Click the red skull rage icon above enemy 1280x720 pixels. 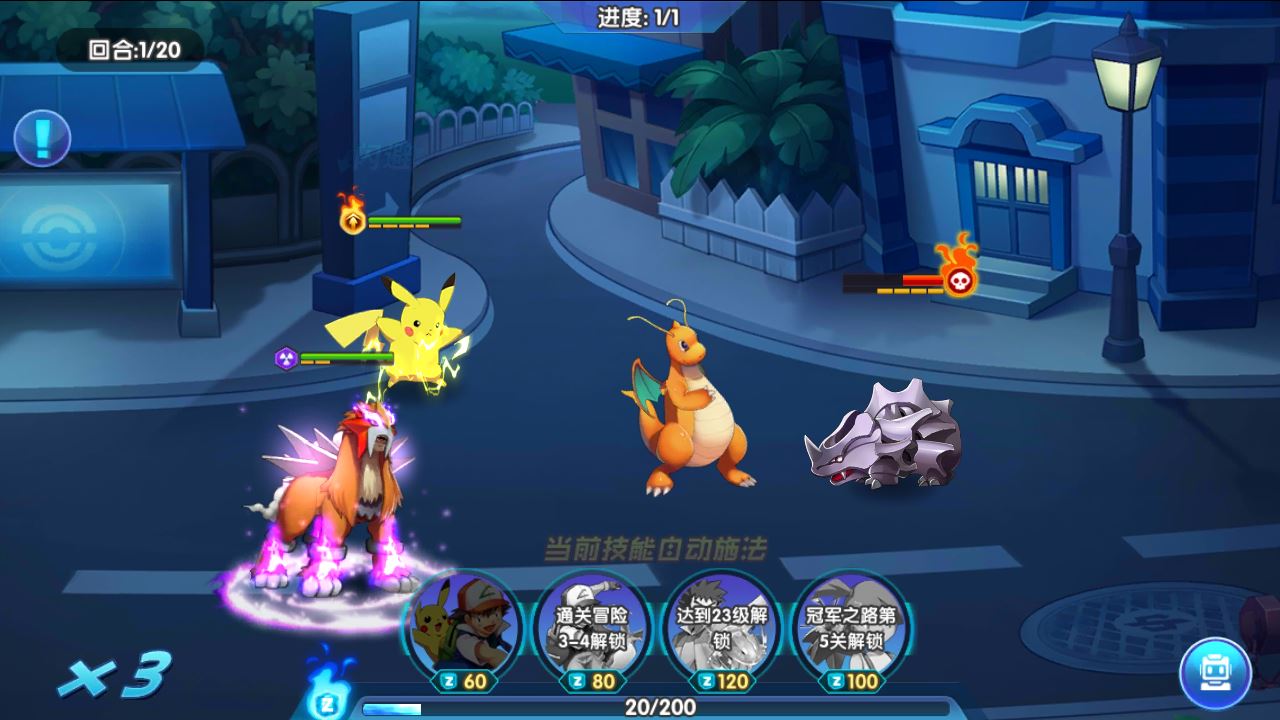tap(958, 283)
